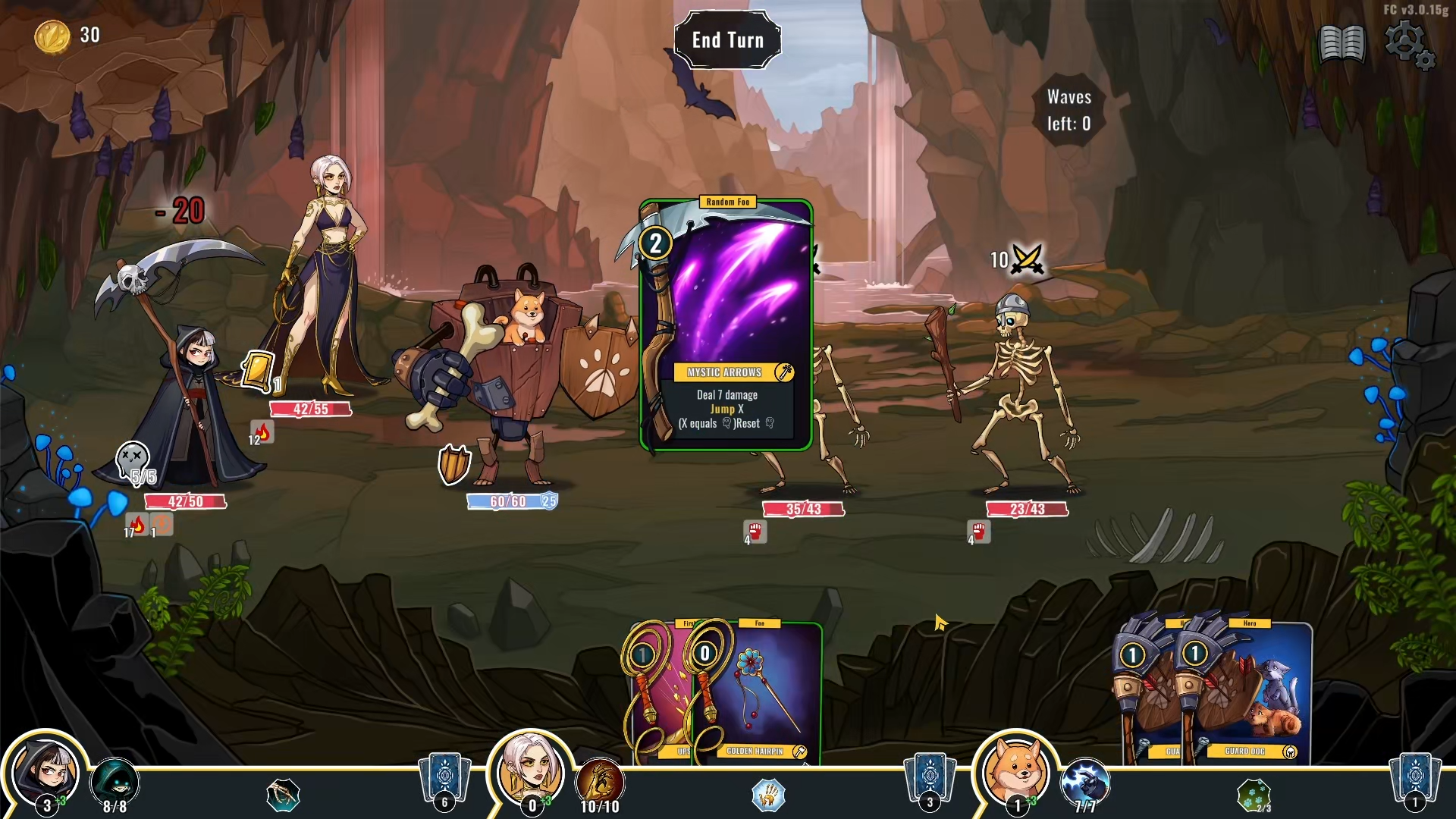Screen dimensions: 1456x819
Task: Select the Shiba dog hero portrait
Action: click(x=1015, y=773)
